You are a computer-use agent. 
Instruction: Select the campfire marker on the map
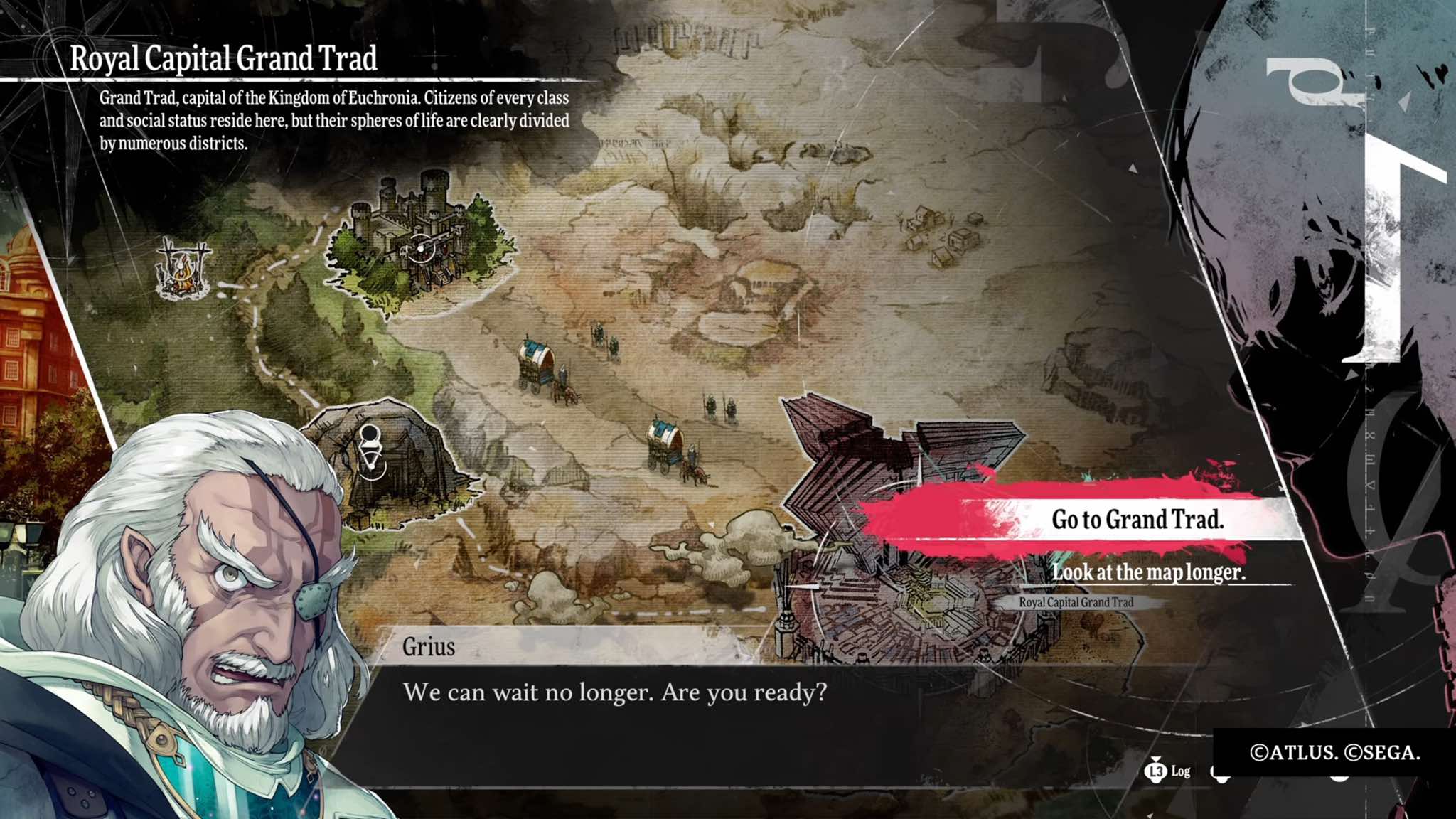pyautogui.click(x=183, y=269)
